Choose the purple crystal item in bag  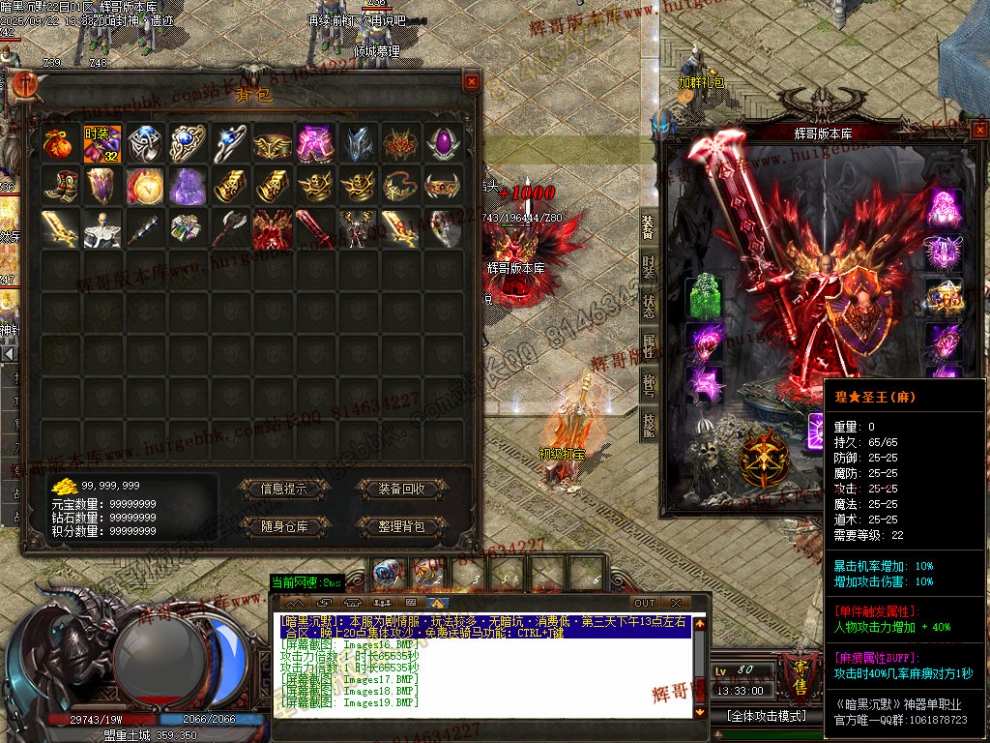click(x=188, y=186)
